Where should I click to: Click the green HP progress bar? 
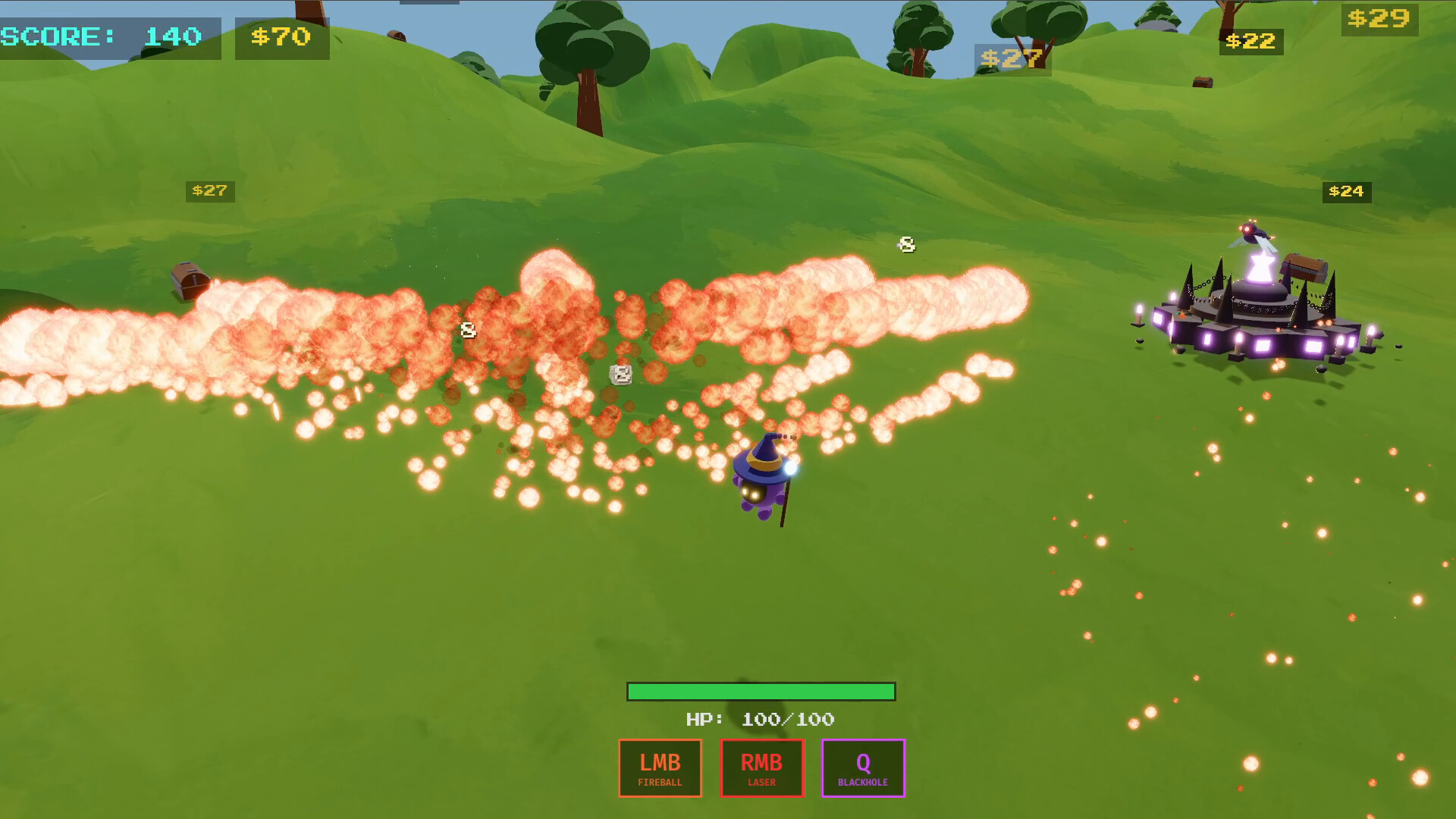pos(761,692)
